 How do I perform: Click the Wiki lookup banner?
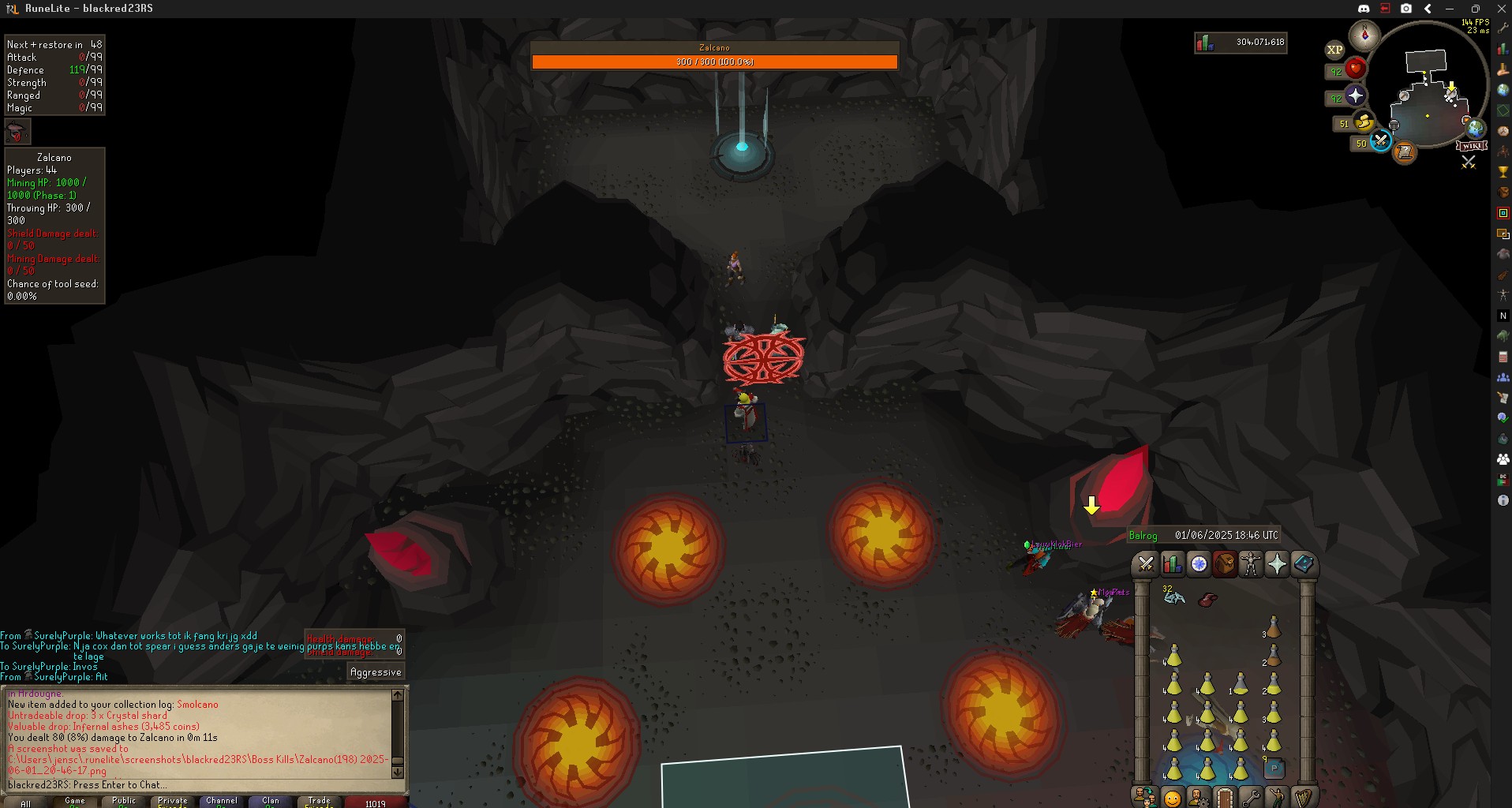(1471, 146)
